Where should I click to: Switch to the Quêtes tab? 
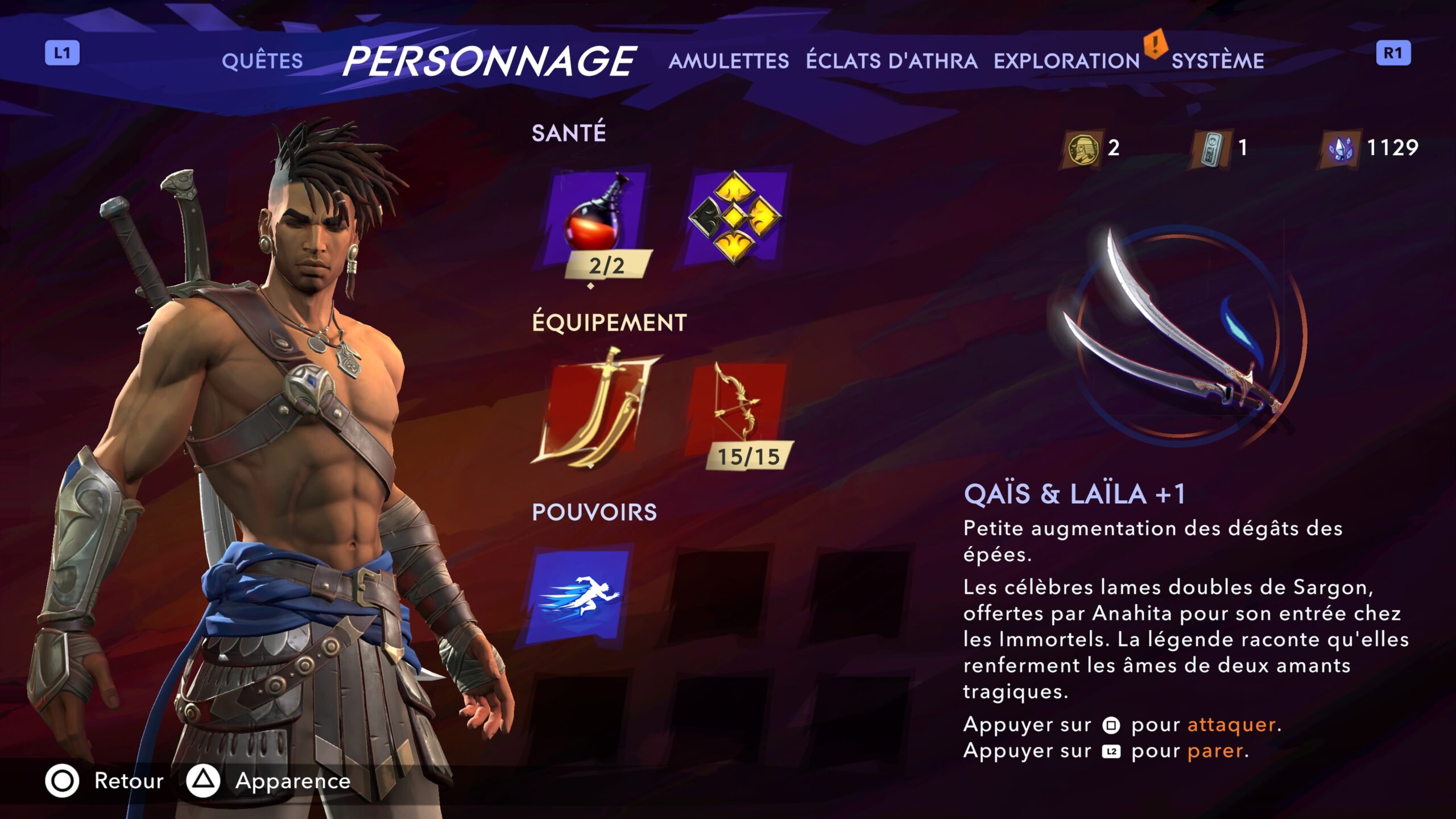[x=262, y=61]
